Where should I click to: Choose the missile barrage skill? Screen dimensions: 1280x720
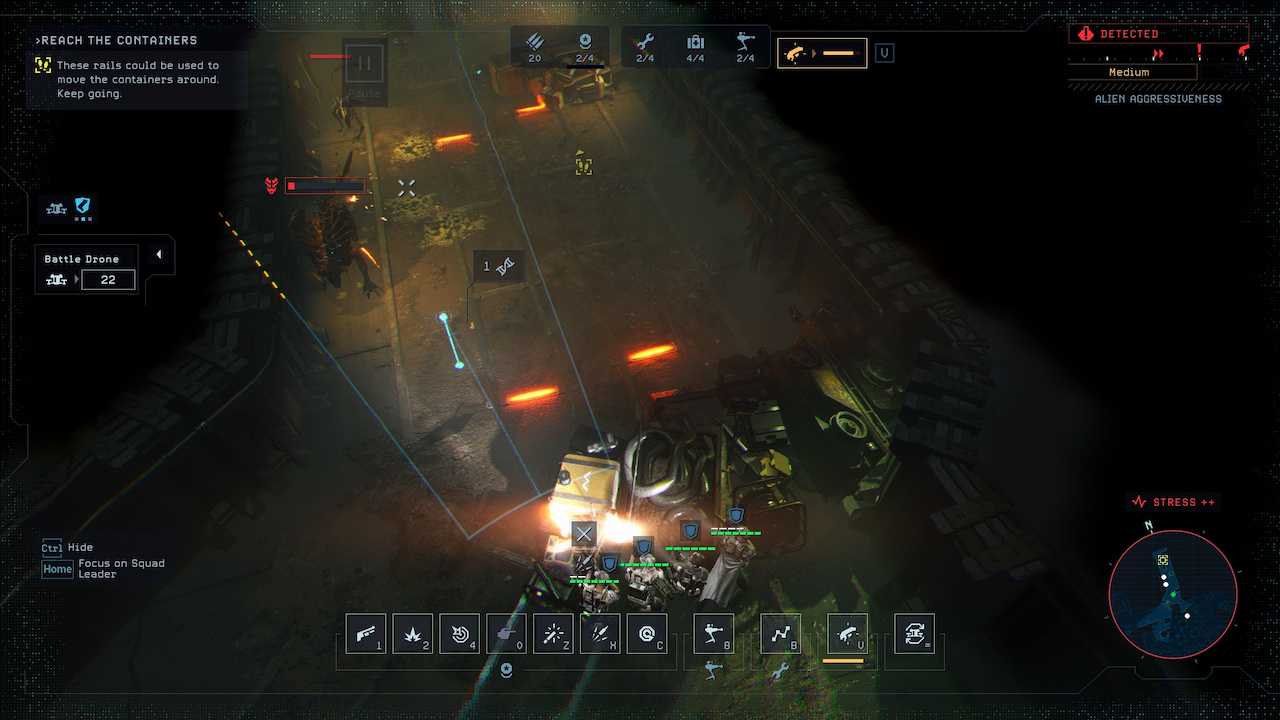[600, 633]
